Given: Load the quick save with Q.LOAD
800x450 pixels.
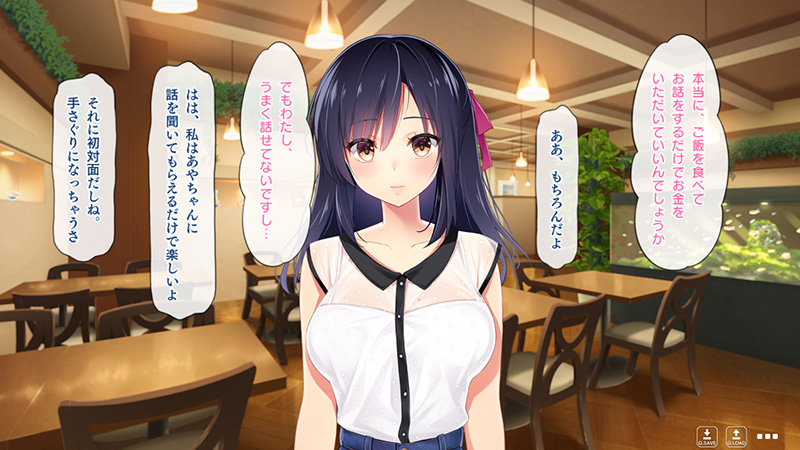Looking at the screenshot, I should coord(736,436).
